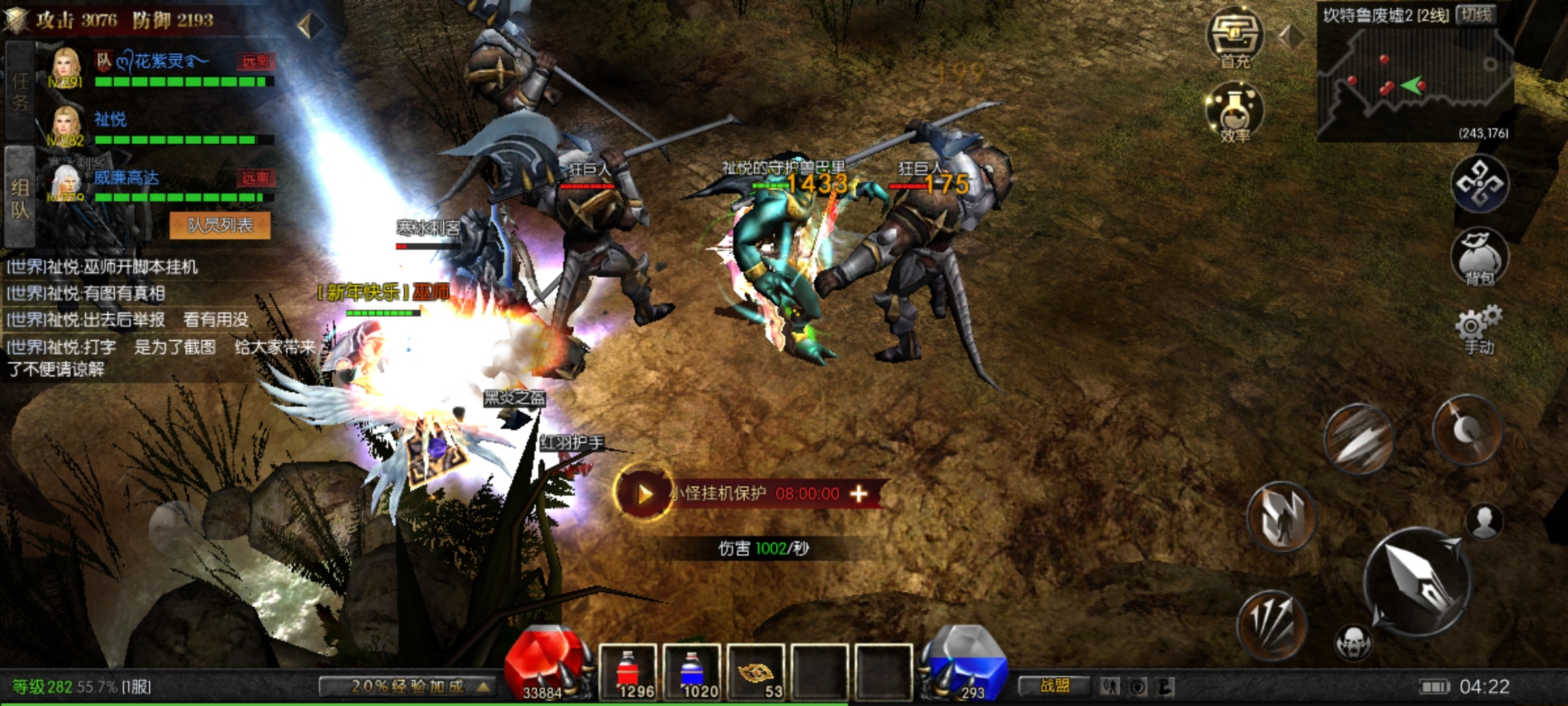Activate the large main sword attack
This screenshot has width=1568, height=706.
(x=1418, y=582)
